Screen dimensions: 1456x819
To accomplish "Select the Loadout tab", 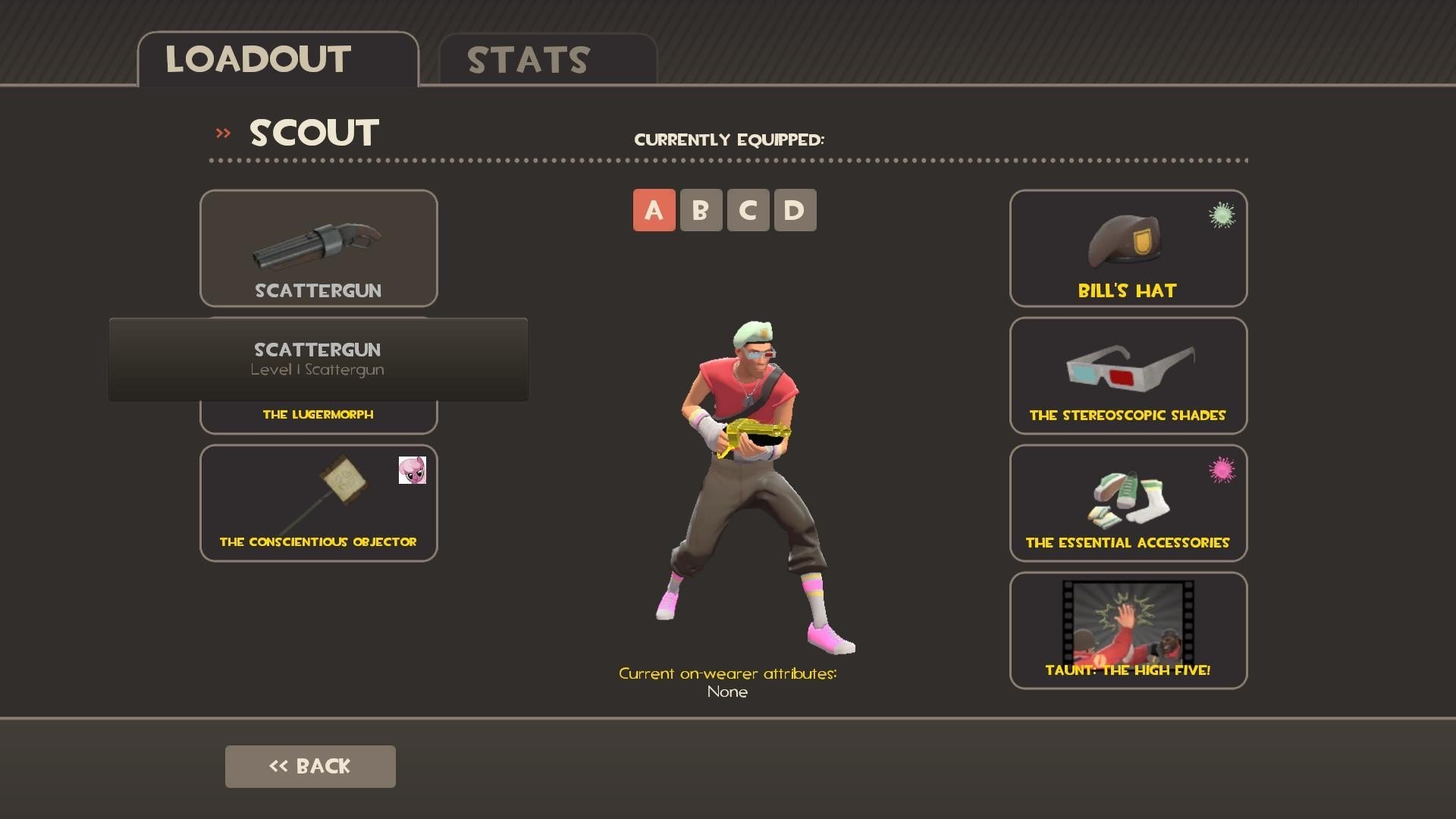I will click(278, 60).
